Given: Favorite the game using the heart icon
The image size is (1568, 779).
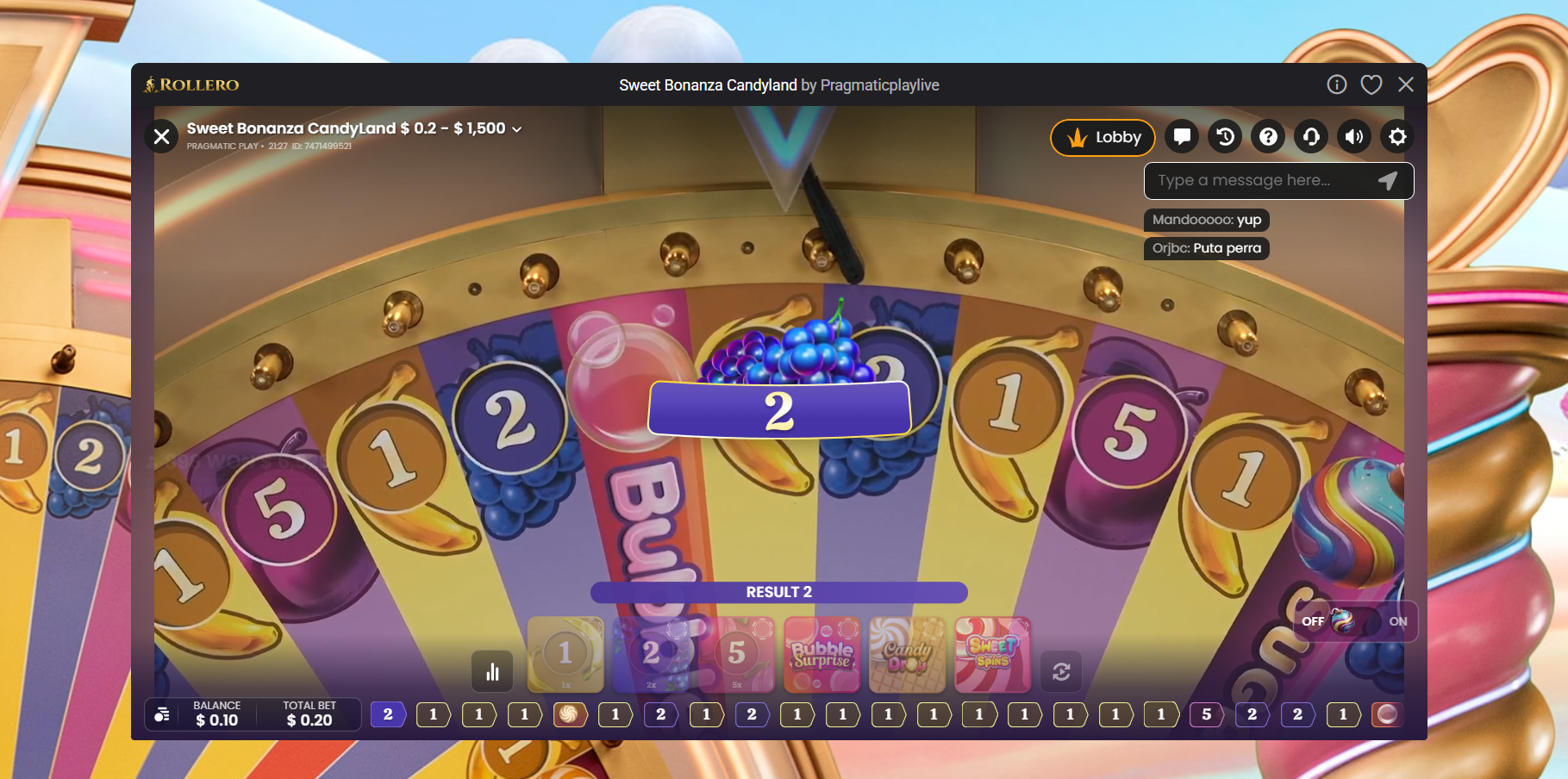Looking at the screenshot, I should (1371, 84).
